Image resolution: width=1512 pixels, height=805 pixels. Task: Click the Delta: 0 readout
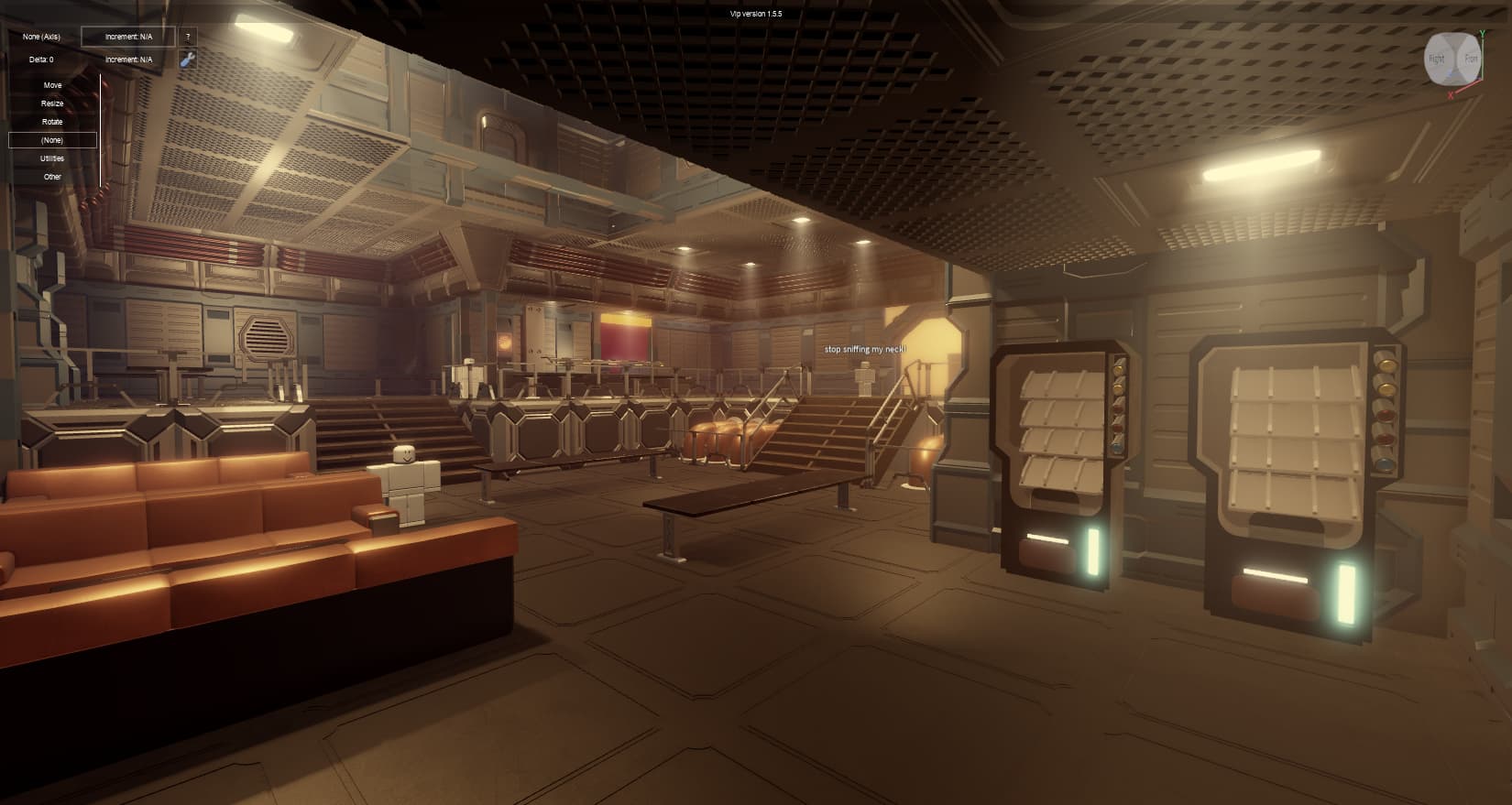[x=42, y=59]
